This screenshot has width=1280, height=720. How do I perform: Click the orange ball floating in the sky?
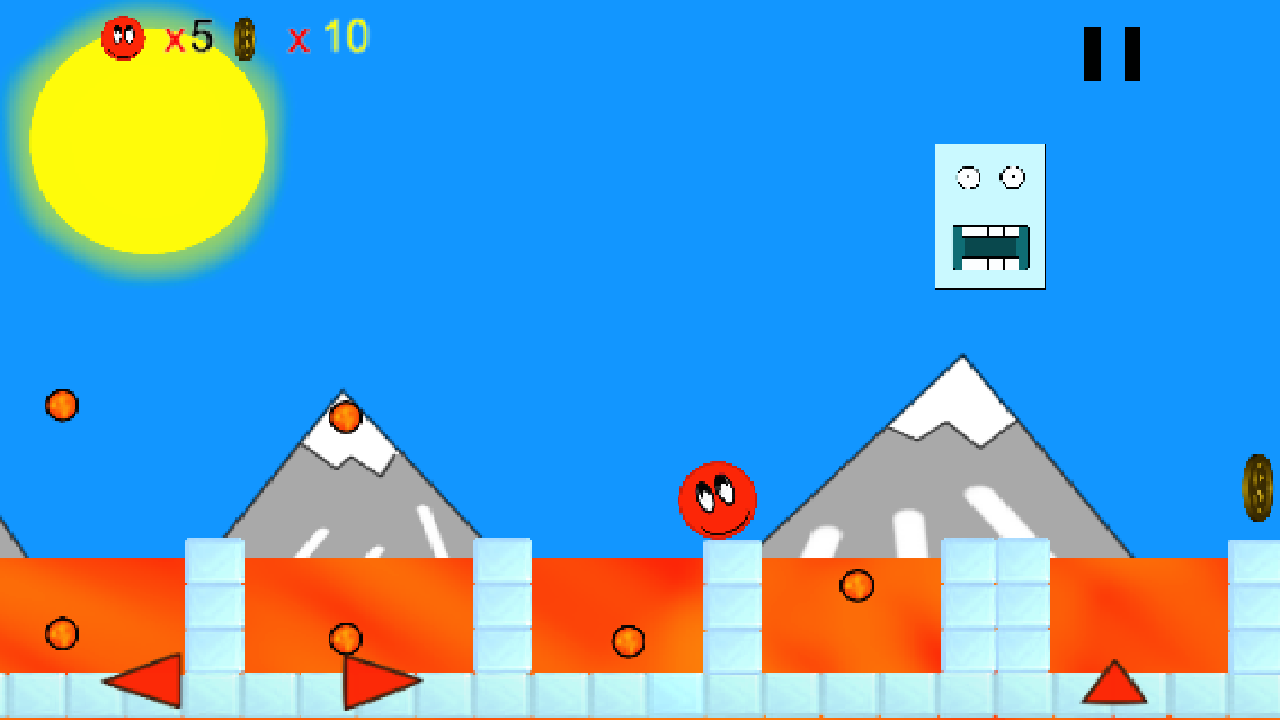click(62, 405)
